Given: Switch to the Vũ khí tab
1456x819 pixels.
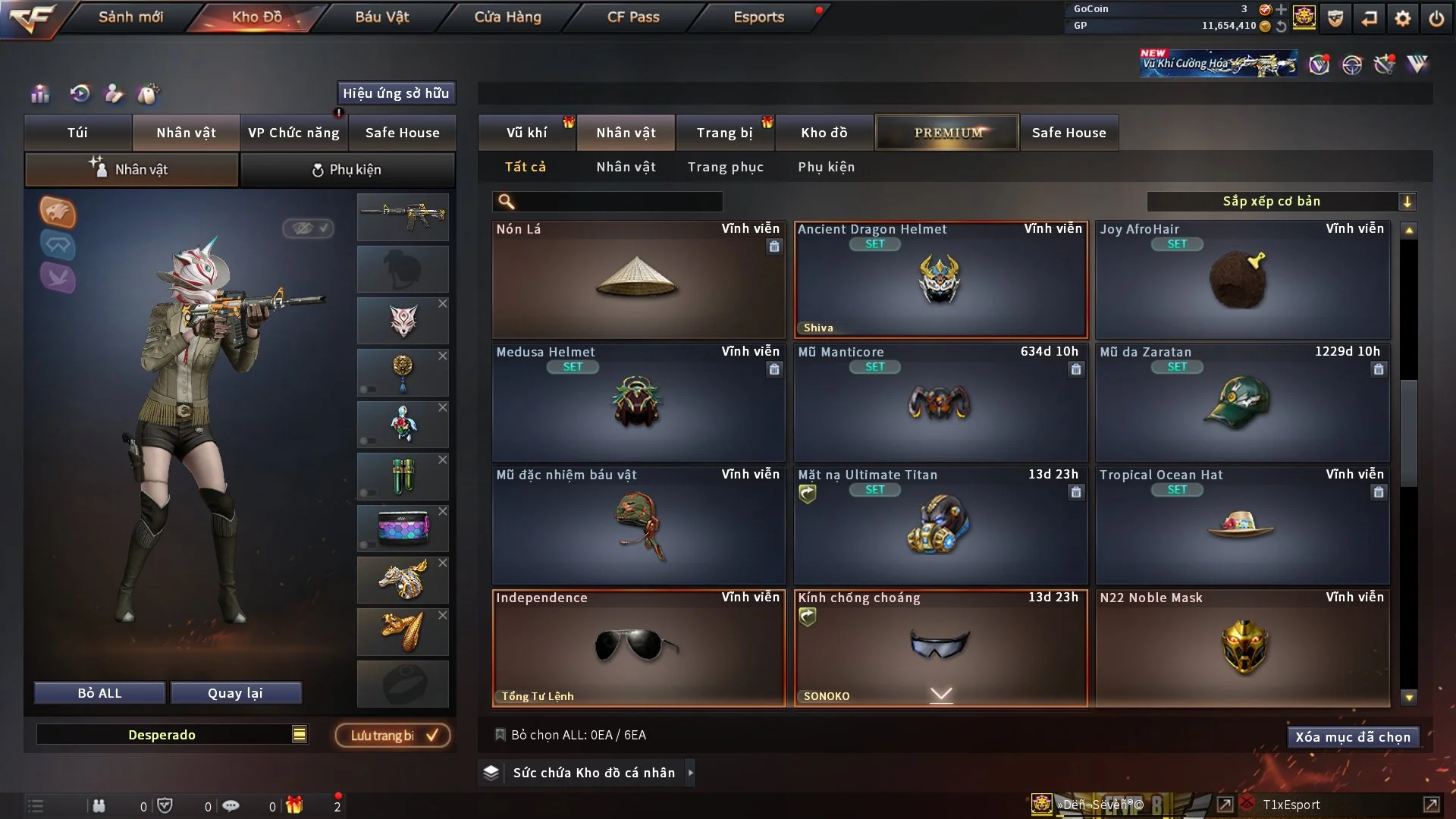Looking at the screenshot, I should pos(526,133).
